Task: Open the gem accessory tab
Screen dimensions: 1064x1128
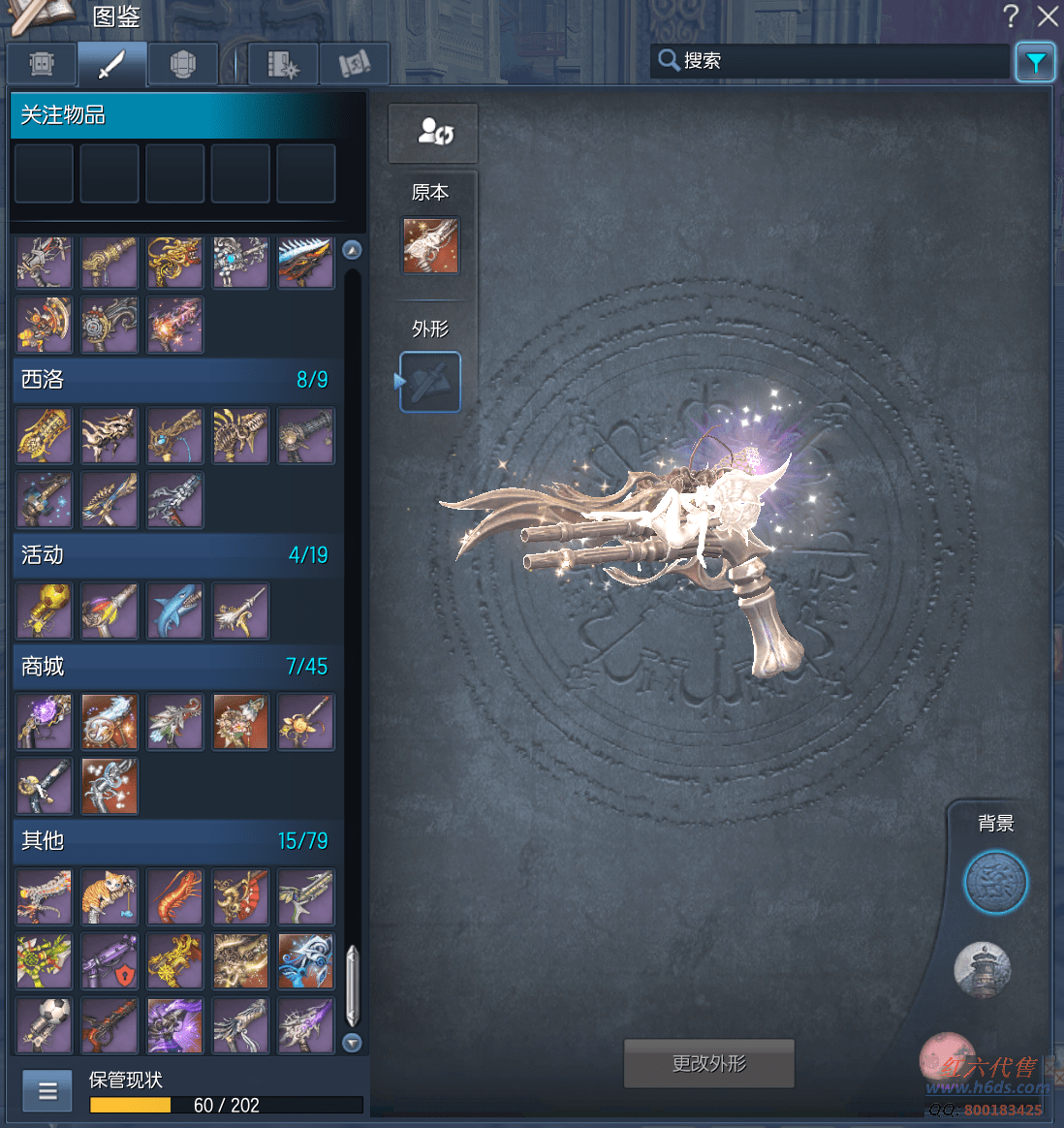Action: click(183, 65)
